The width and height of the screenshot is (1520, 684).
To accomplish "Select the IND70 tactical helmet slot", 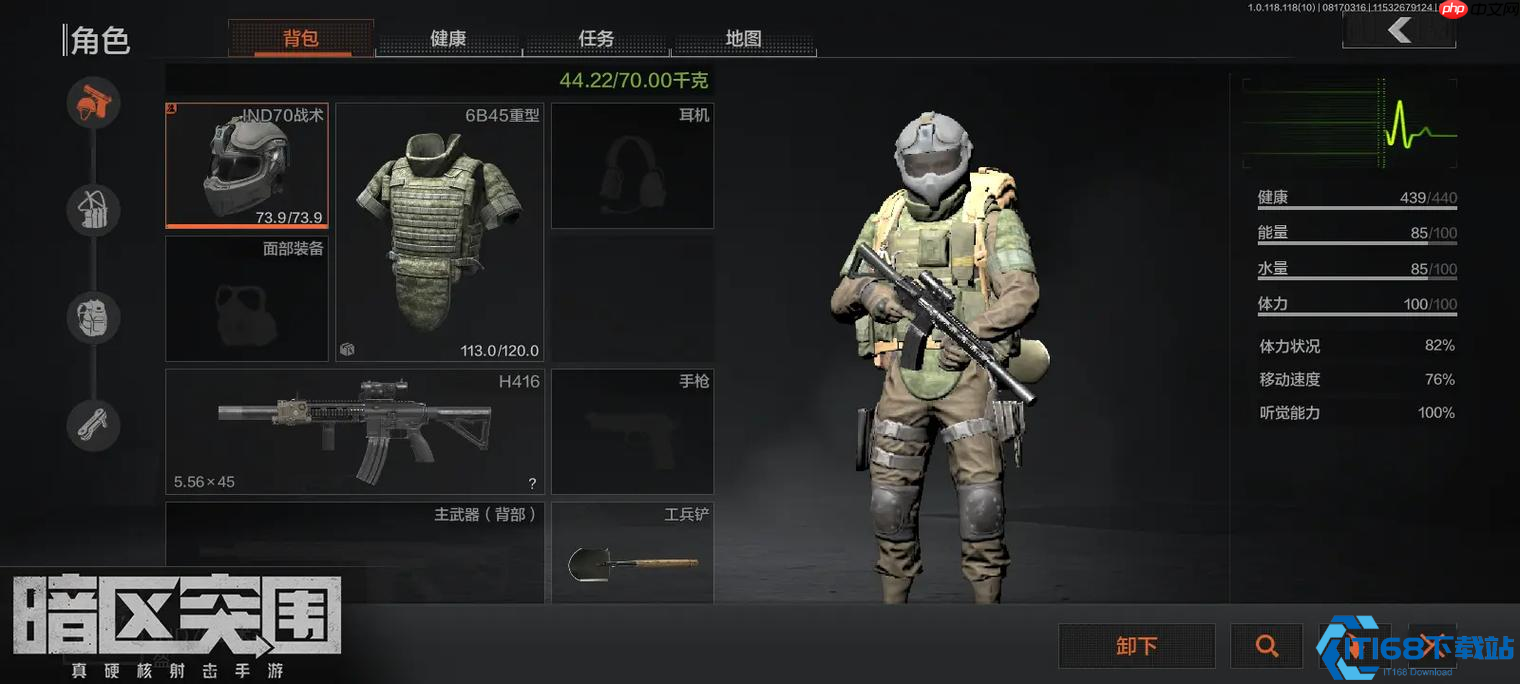I will click(x=246, y=166).
